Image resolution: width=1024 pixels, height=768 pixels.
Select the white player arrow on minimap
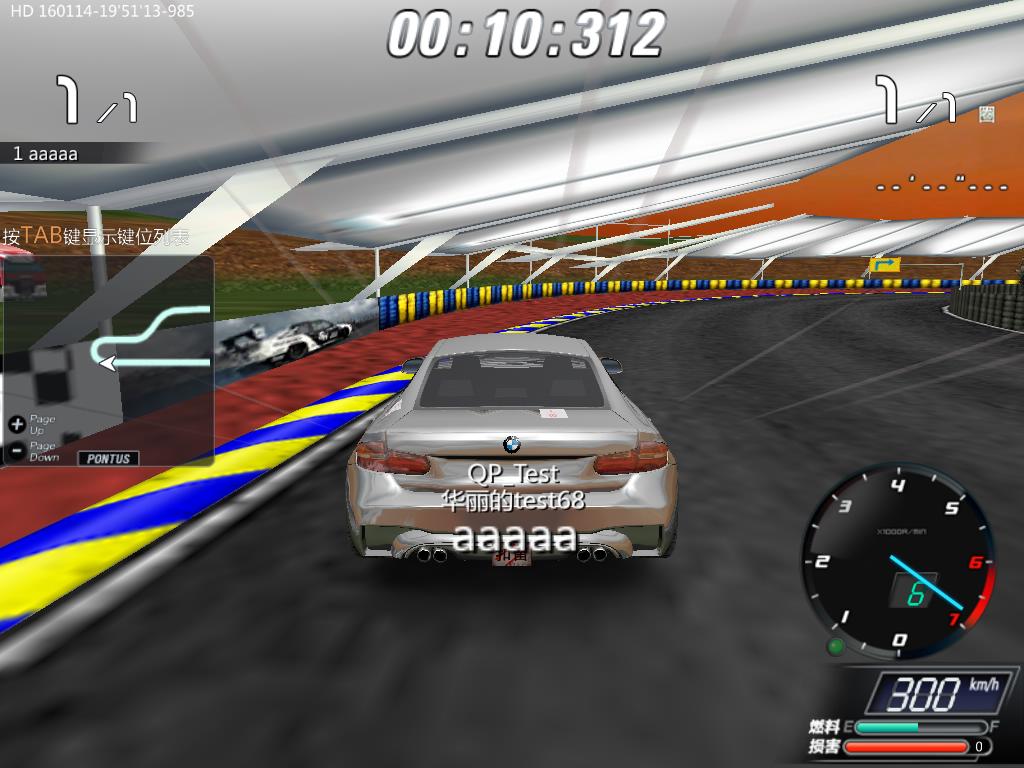pyautogui.click(x=108, y=362)
